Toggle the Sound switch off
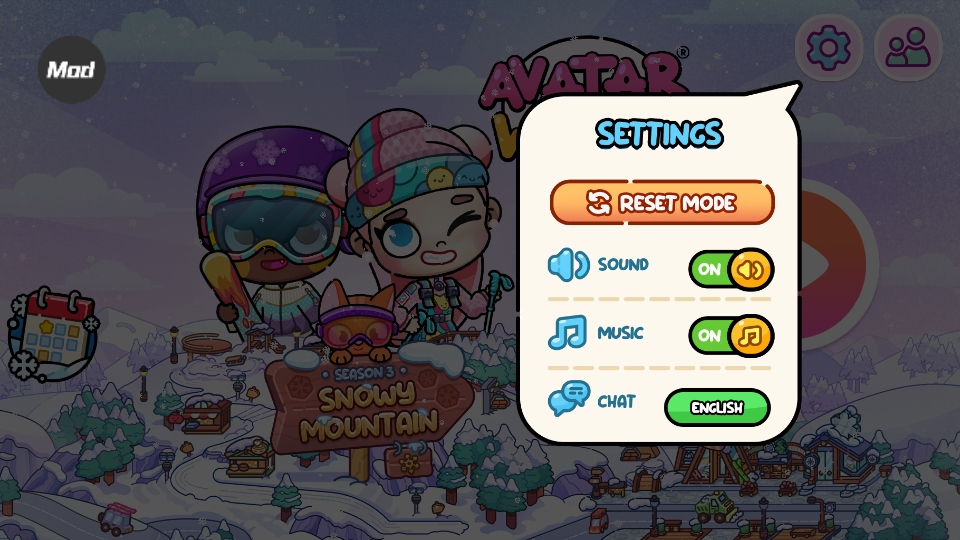The width and height of the screenshot is (960, 540). click(731, 269)
